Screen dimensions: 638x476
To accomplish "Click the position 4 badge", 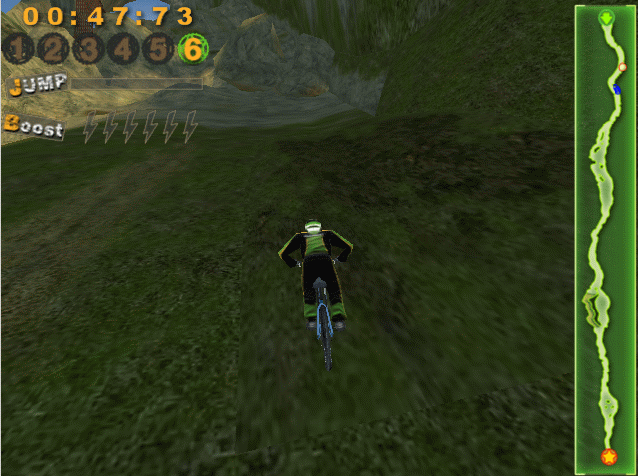I will click(x=123, y=48).
